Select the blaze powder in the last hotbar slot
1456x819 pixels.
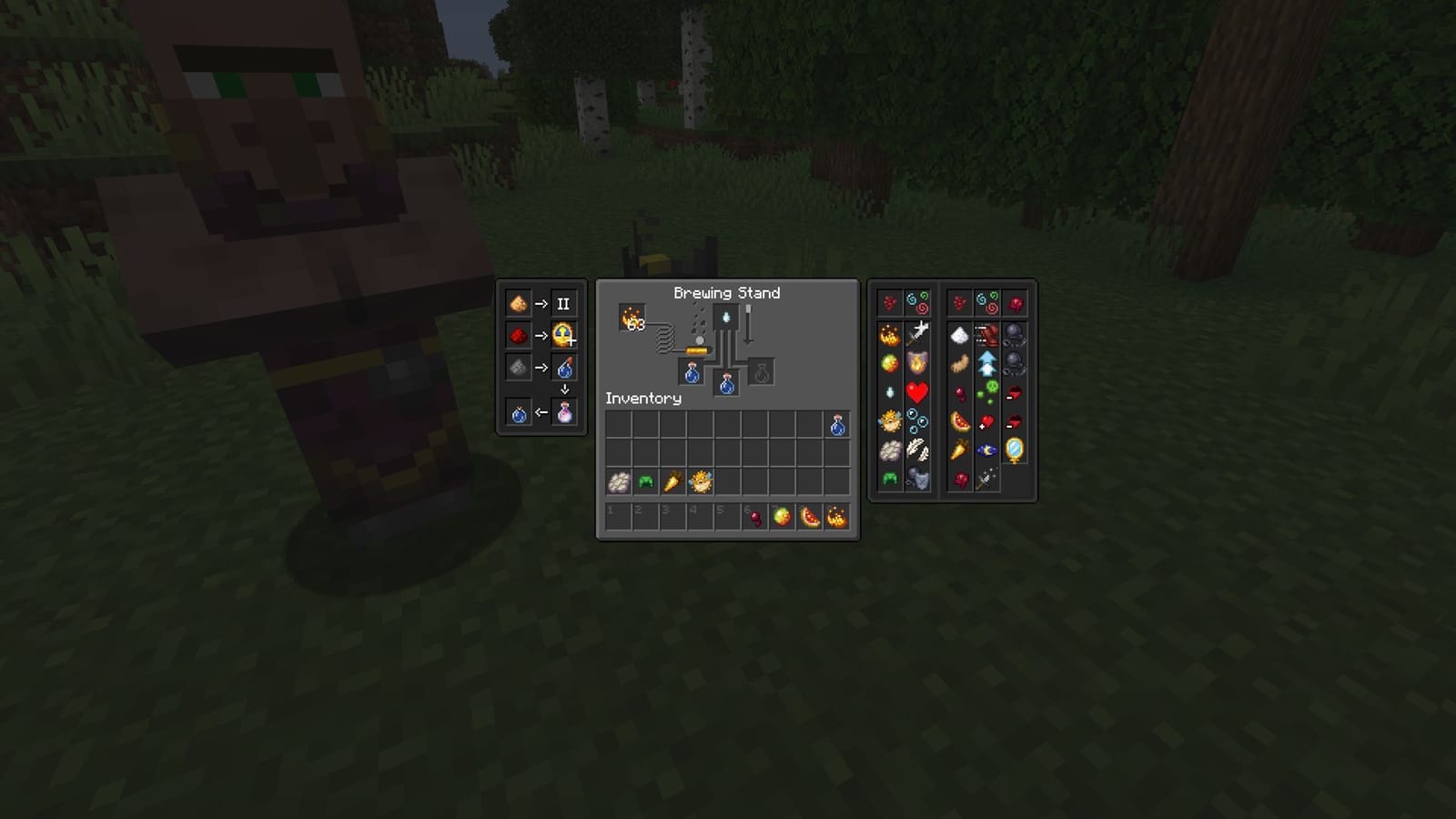[x=839, y=516]
